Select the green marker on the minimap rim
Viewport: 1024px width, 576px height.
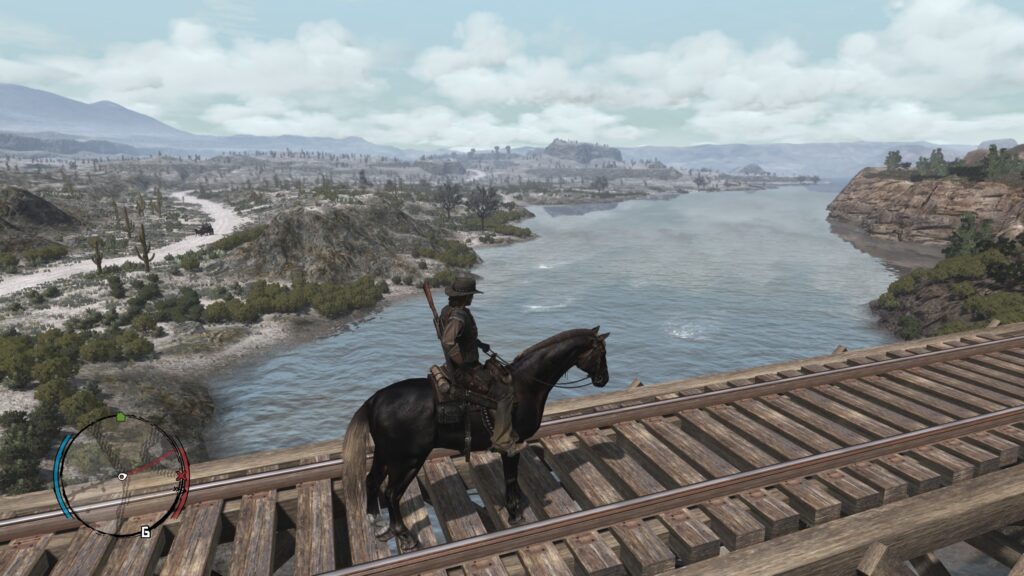tap(120, 417)
